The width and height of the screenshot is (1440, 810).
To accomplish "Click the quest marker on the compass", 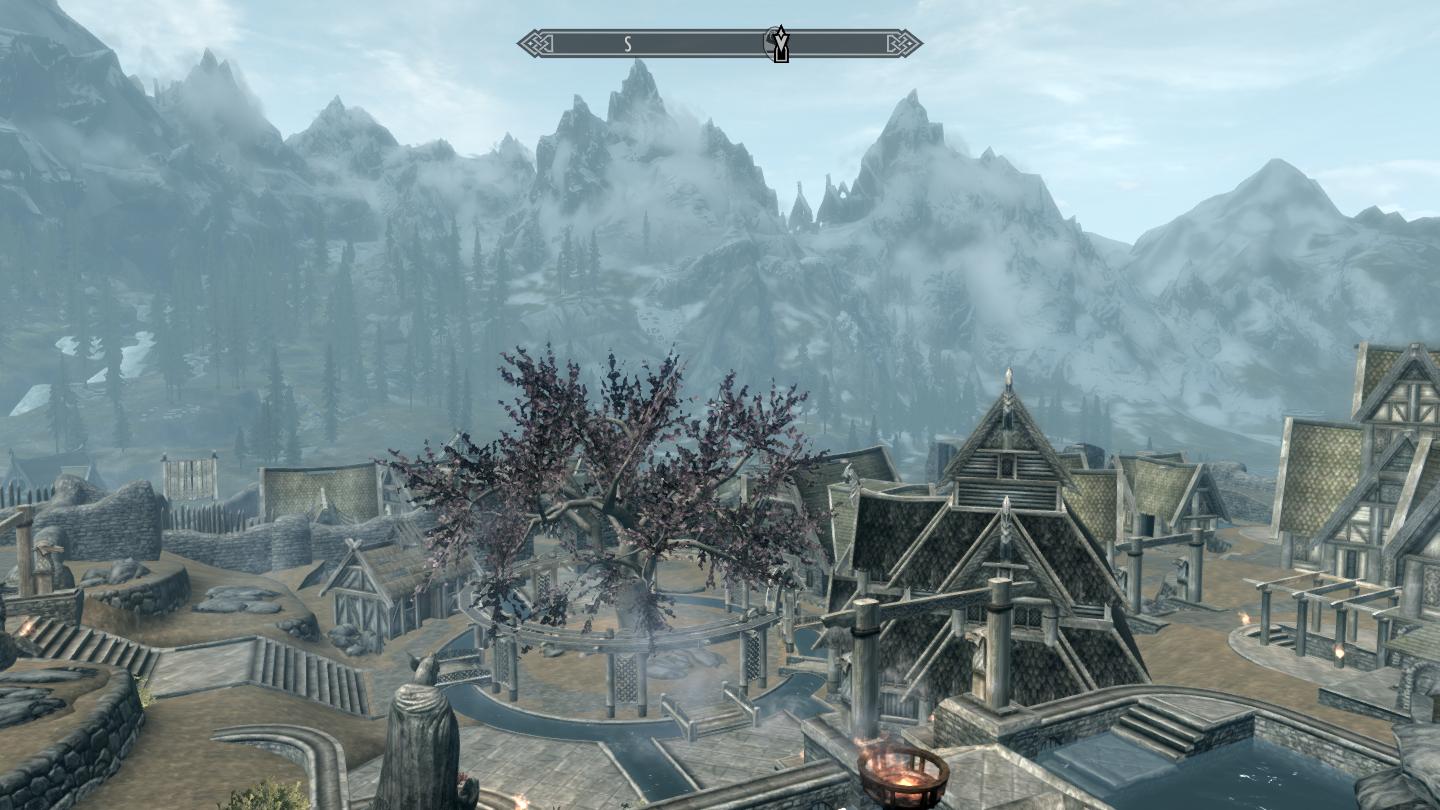I will pos(779,44).
